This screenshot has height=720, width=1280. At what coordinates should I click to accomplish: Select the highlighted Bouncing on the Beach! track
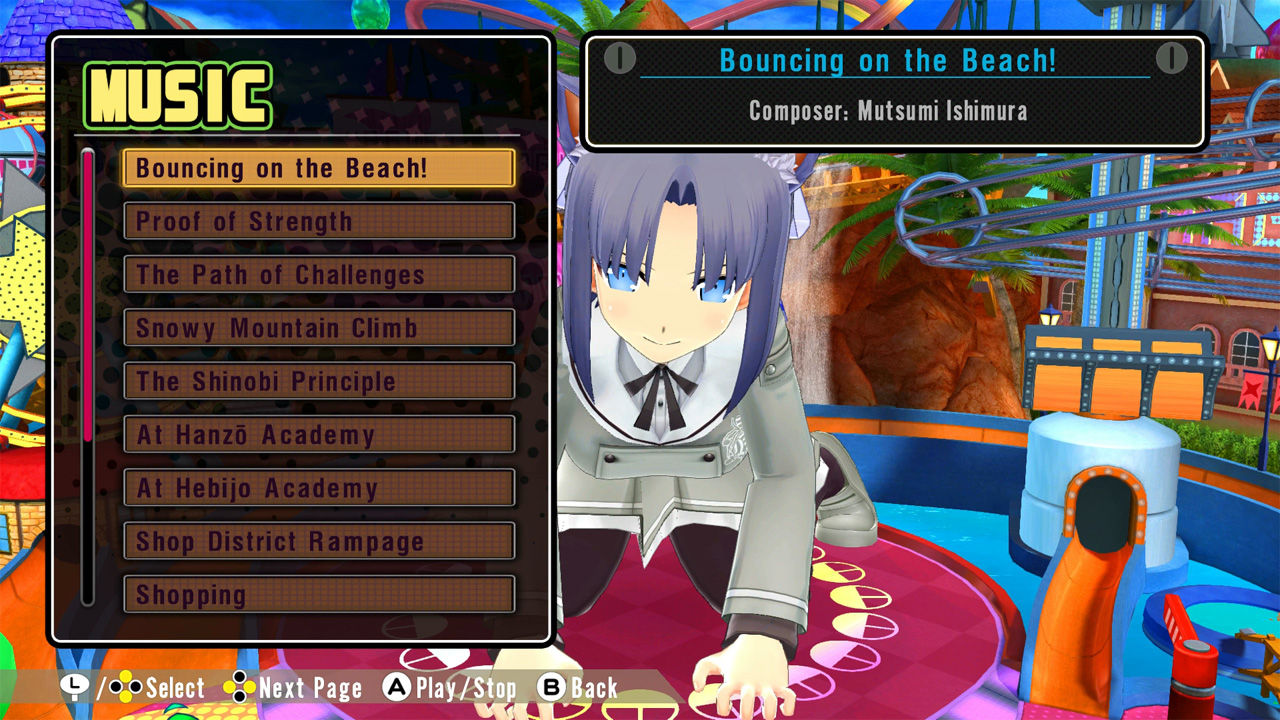pyautogui.click(x=318, y=168)
